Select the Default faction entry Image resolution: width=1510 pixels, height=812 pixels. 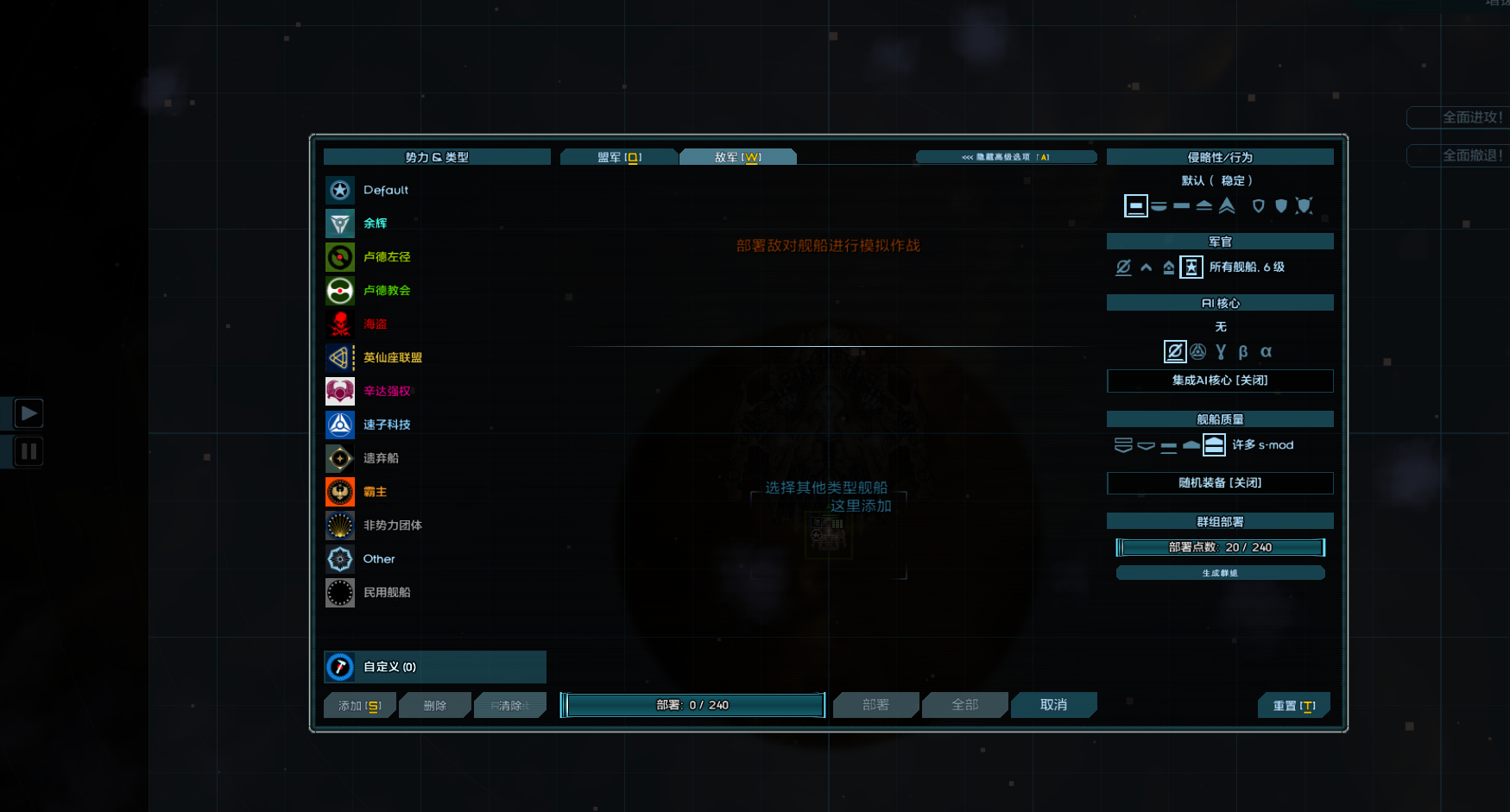pyautogui.click(x=385, y=190)
